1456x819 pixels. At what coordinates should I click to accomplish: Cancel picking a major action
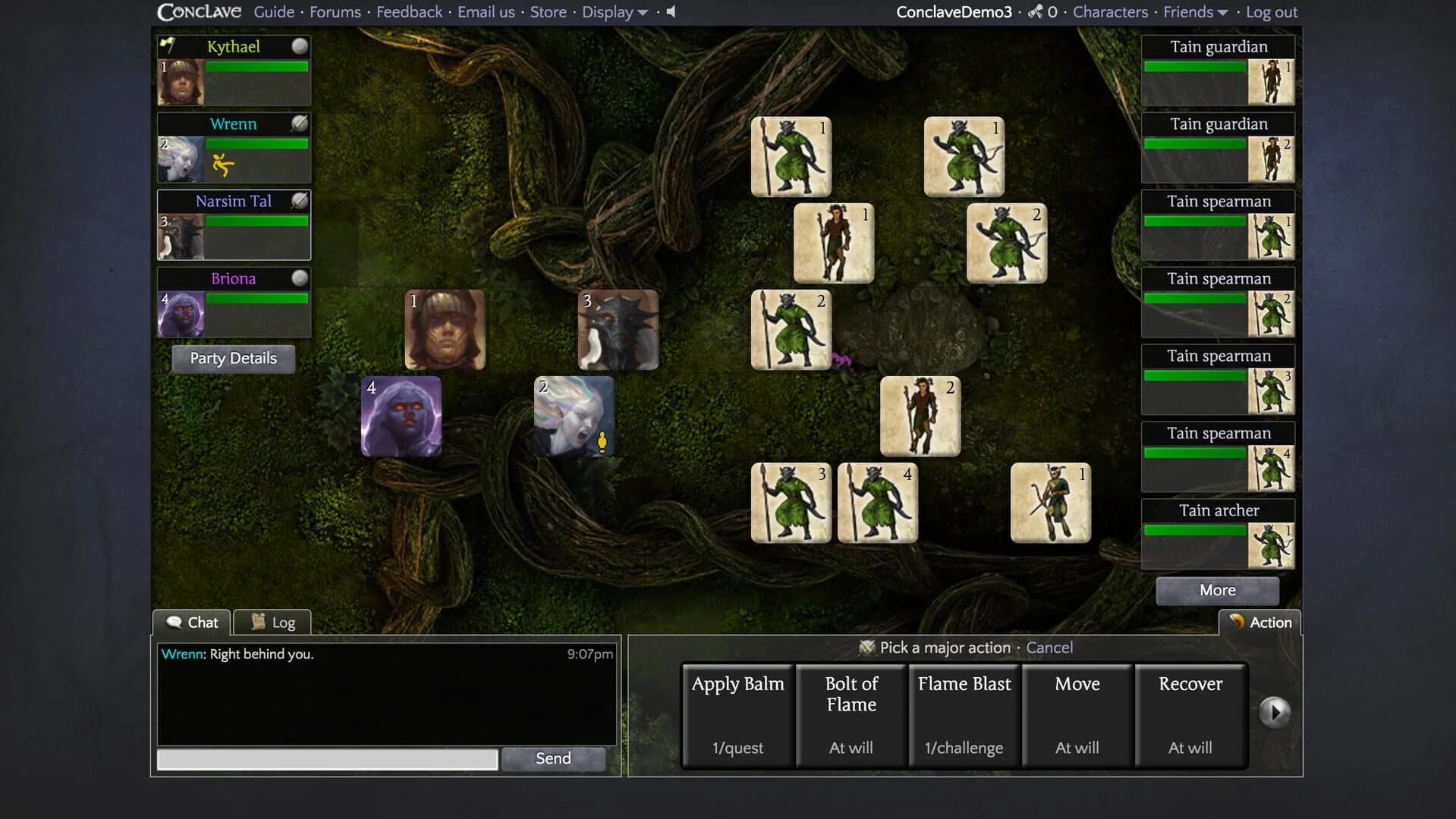coord(1049,648)
